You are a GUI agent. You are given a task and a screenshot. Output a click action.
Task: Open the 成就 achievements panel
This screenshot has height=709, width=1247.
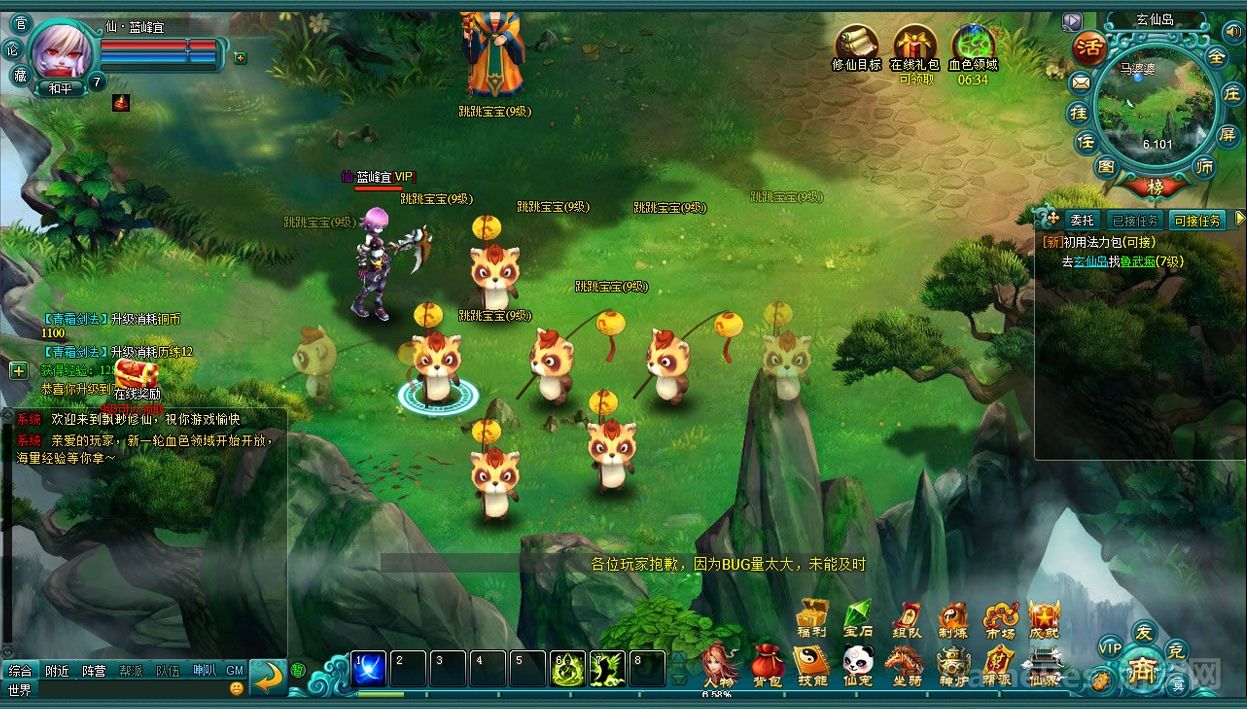(1044, 617)
